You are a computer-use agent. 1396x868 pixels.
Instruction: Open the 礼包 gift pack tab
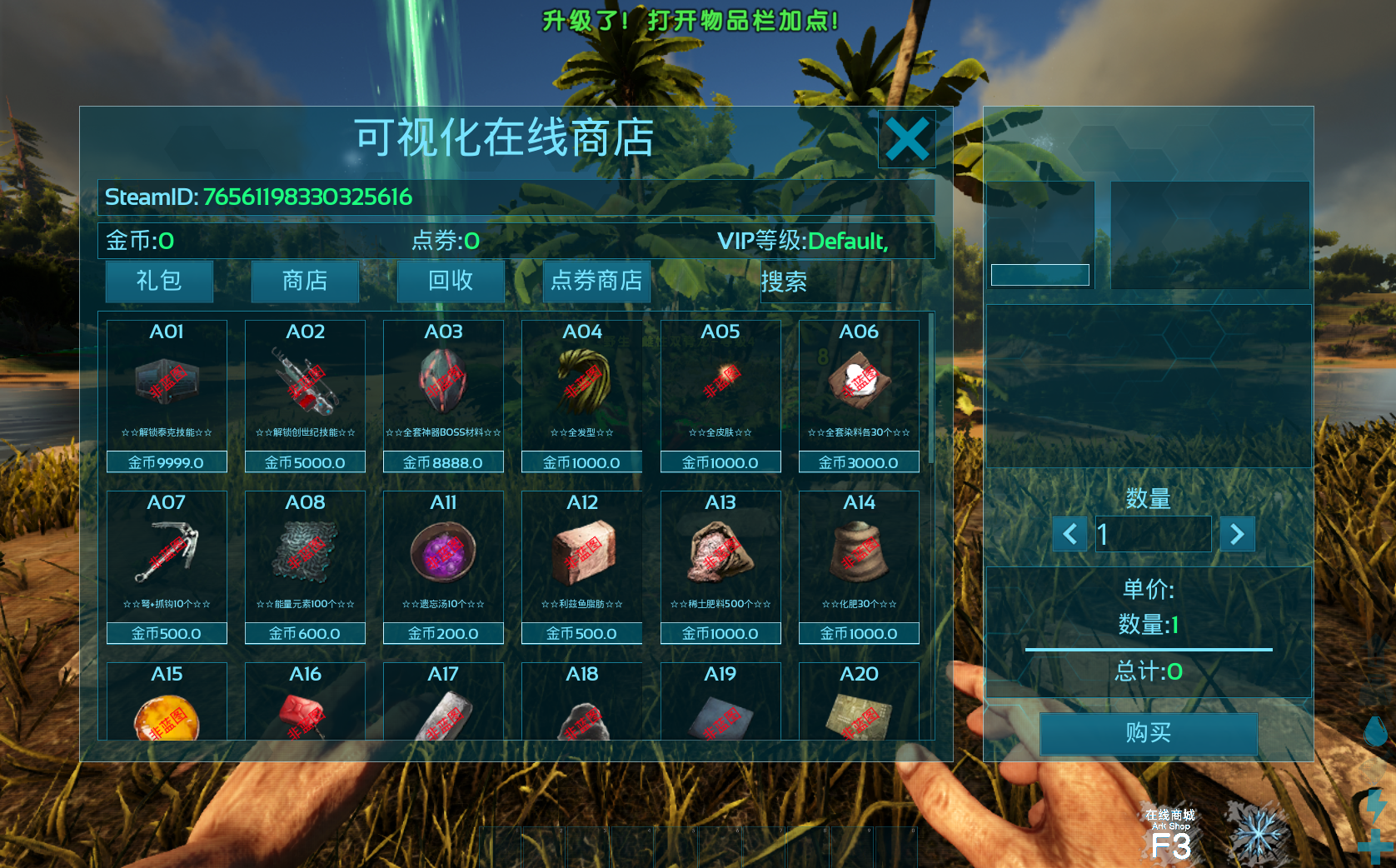point(159,281)
